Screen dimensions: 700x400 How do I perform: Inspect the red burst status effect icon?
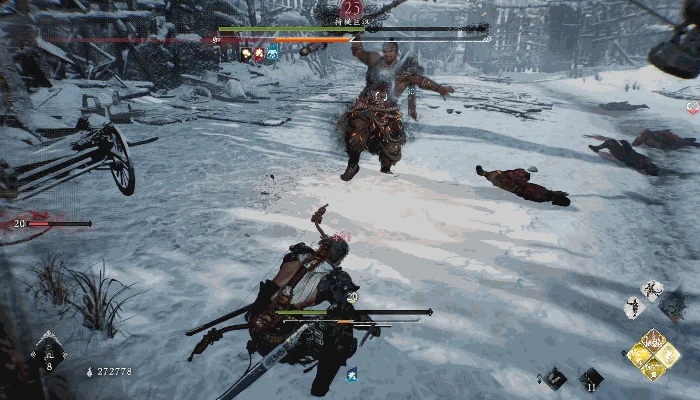click(259, 53)
